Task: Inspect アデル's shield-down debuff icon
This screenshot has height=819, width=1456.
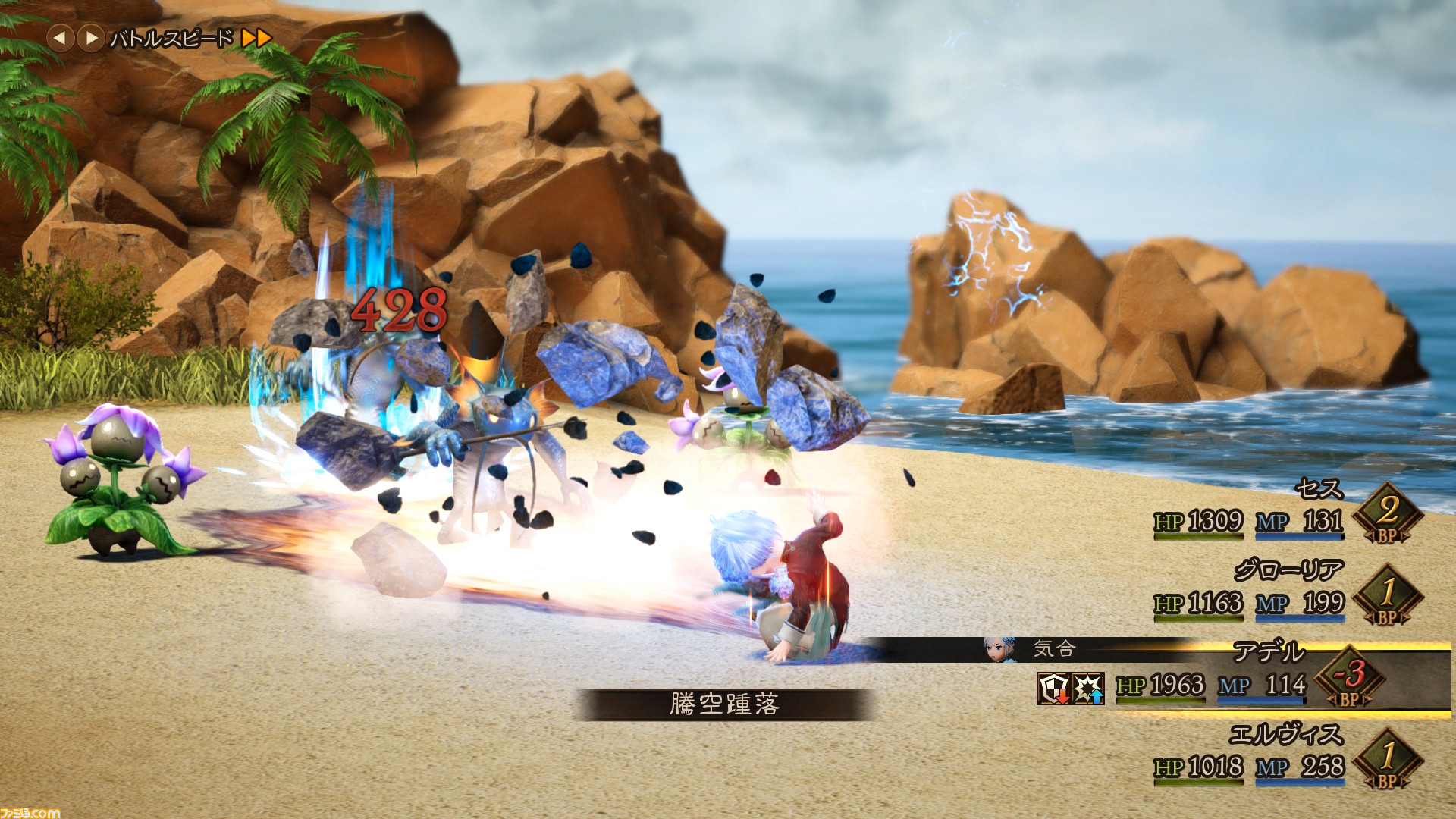Action: pos(1053,689)
